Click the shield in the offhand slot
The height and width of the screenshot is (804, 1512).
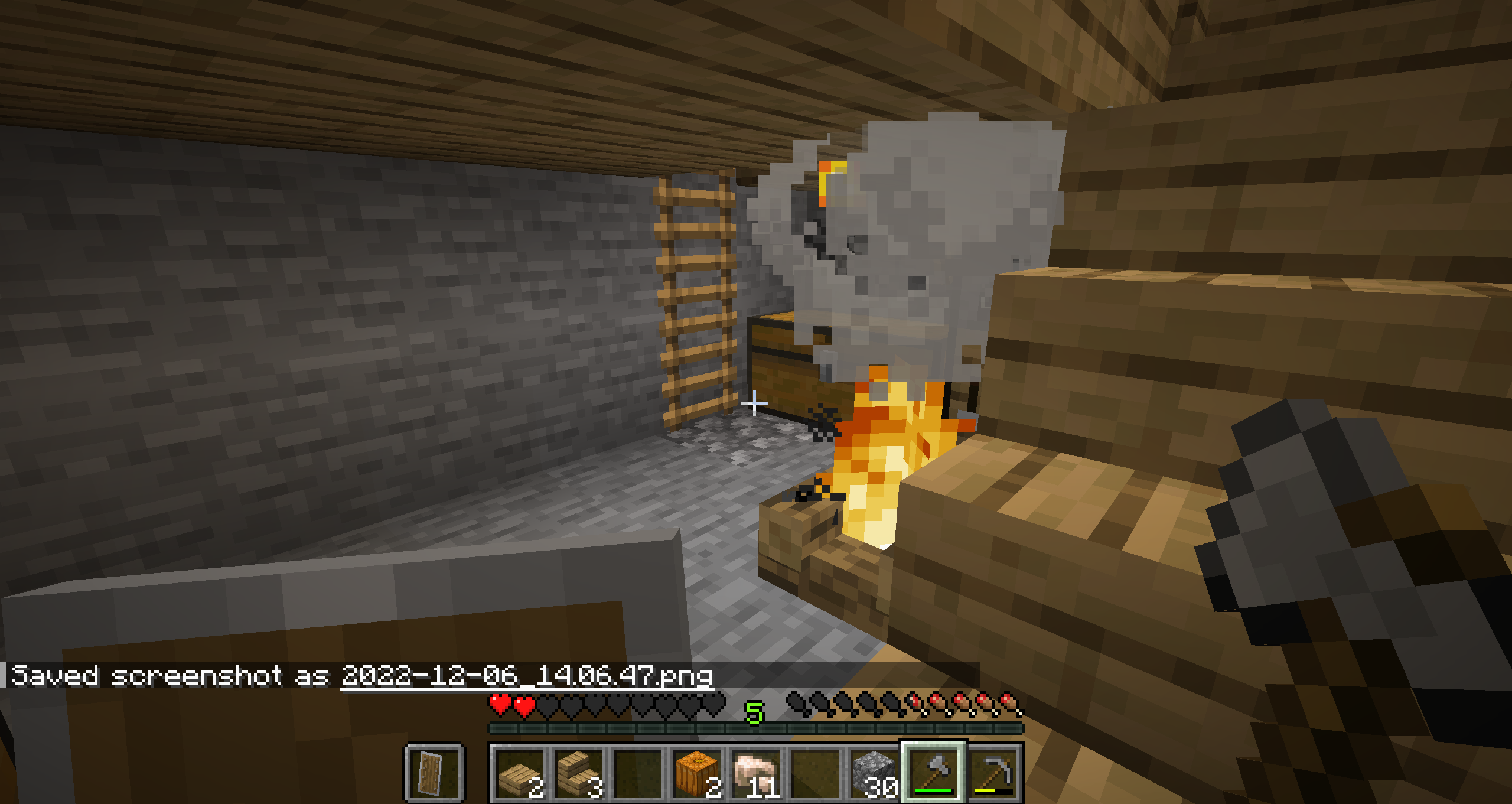434,773
